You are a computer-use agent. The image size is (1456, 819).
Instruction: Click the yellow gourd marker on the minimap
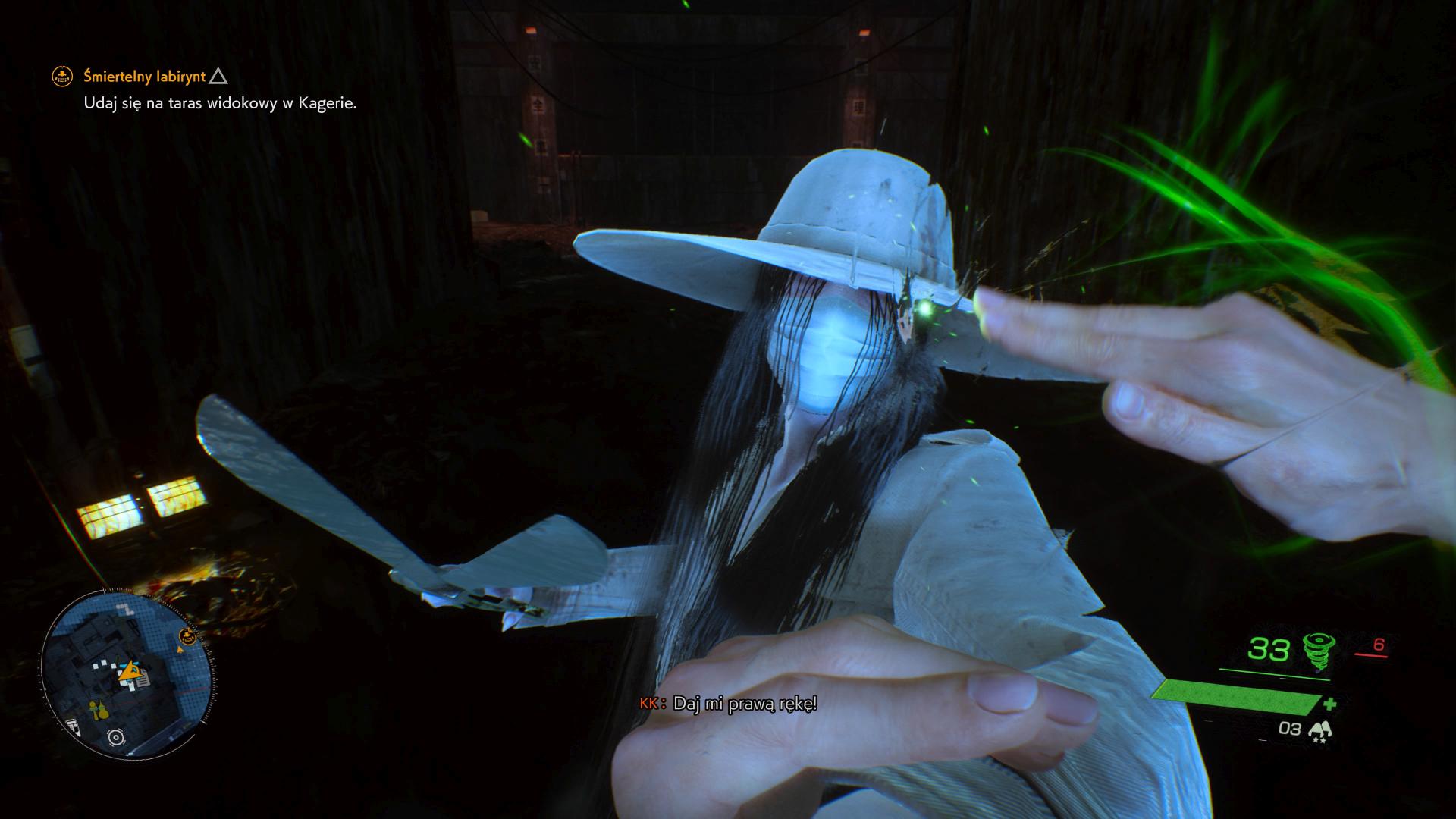click(x=99, y=710)
